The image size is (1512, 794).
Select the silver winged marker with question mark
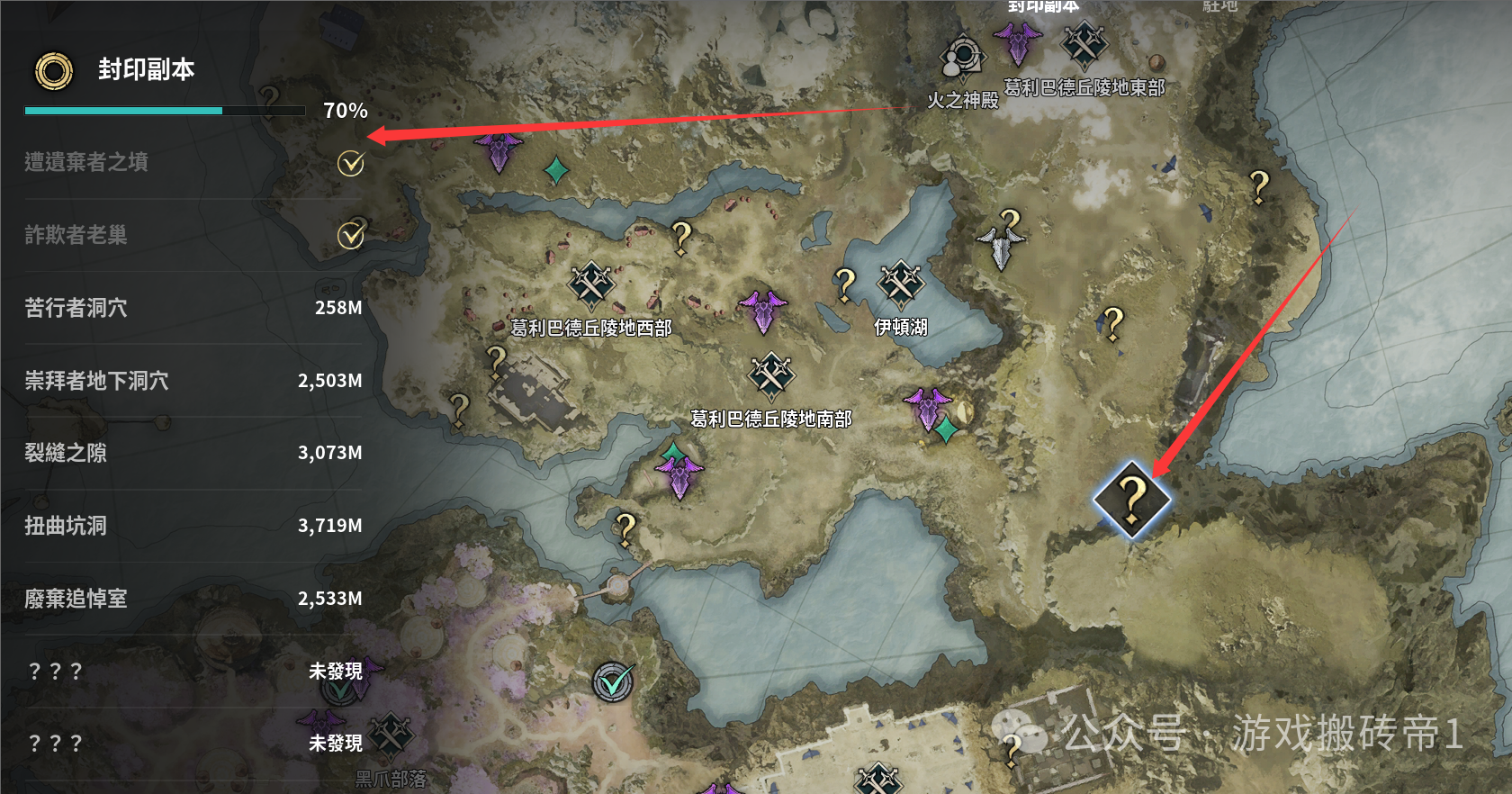(1002, 239)
